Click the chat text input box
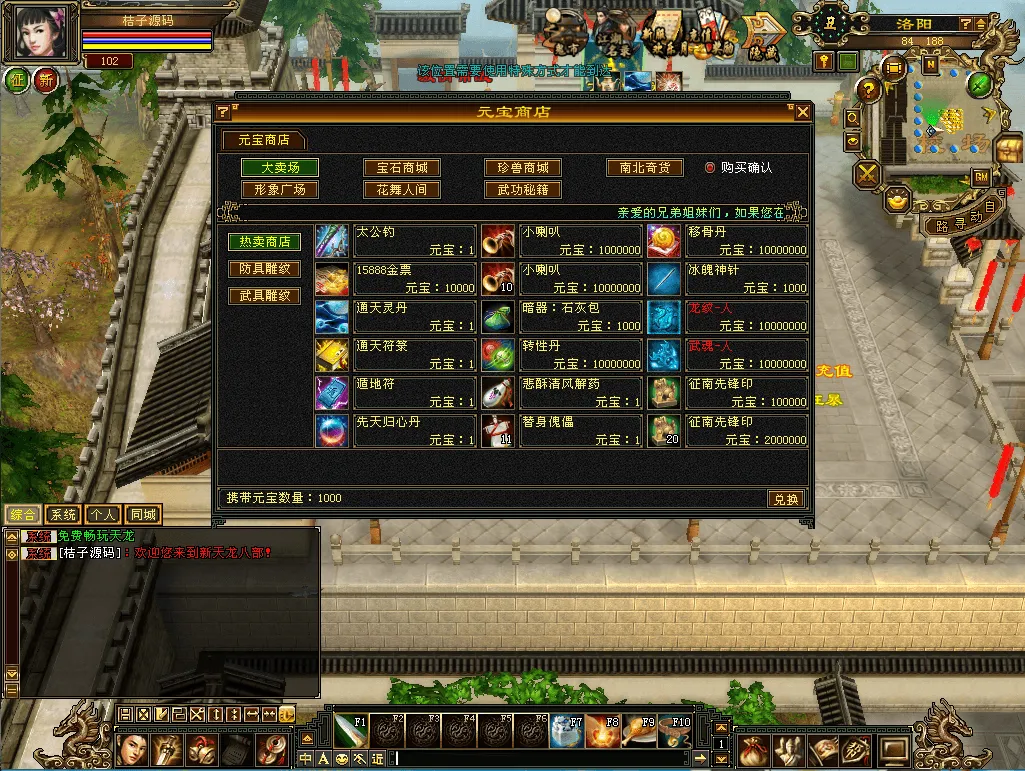The width and height of the screenshot is (1025, 771). point(540,758)
